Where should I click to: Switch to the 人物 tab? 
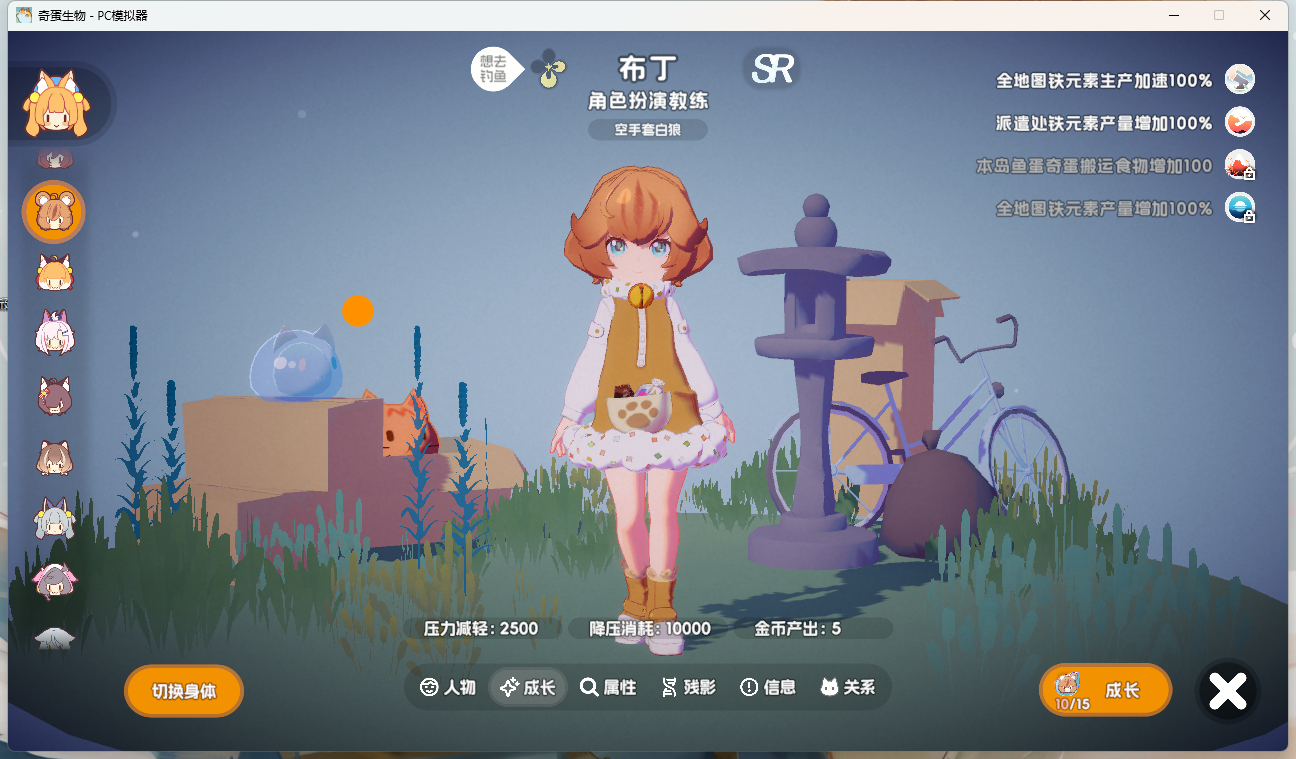point(446,687)
